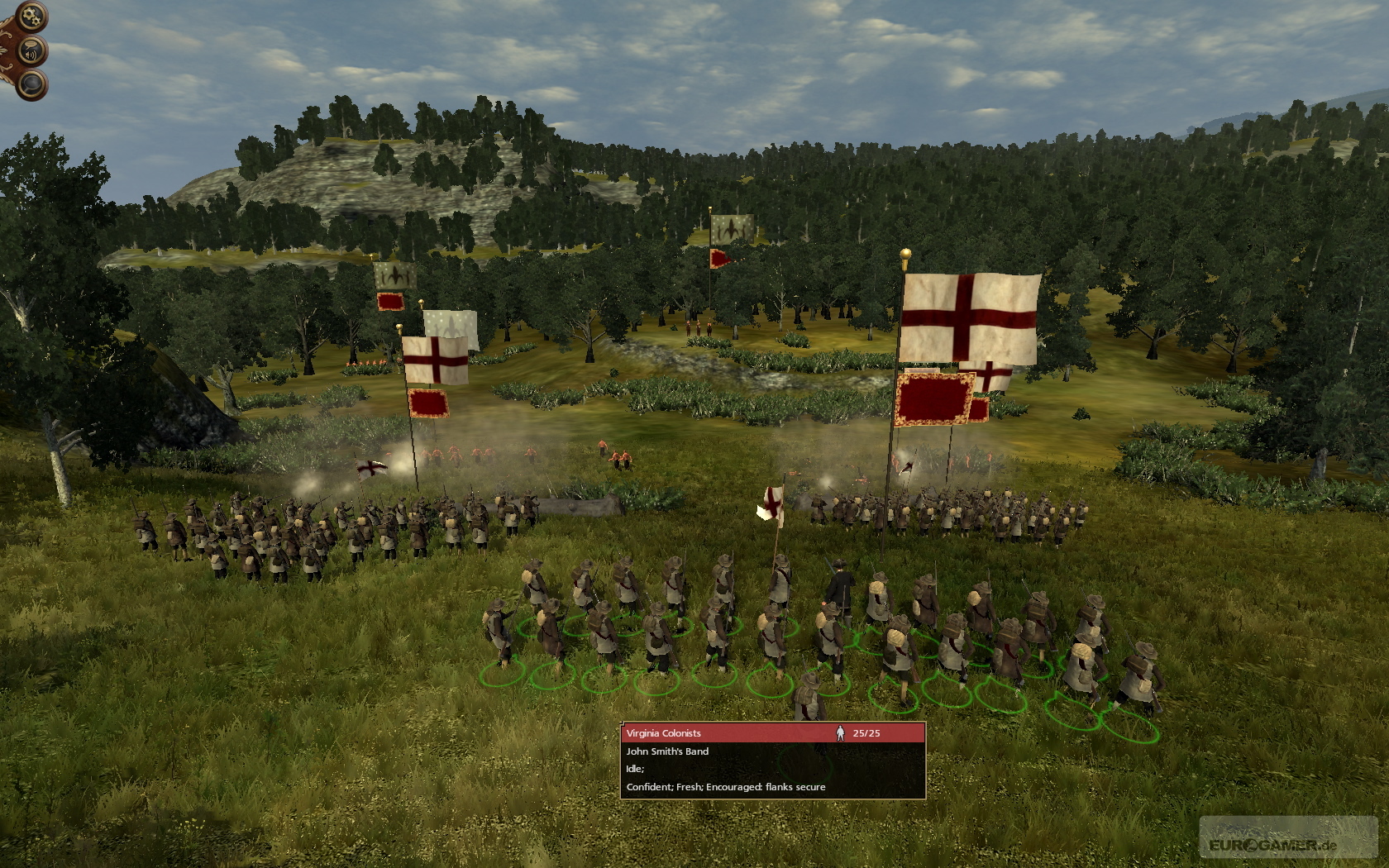
Task: Open the gears game options button
Action: [x=31, y=16]
